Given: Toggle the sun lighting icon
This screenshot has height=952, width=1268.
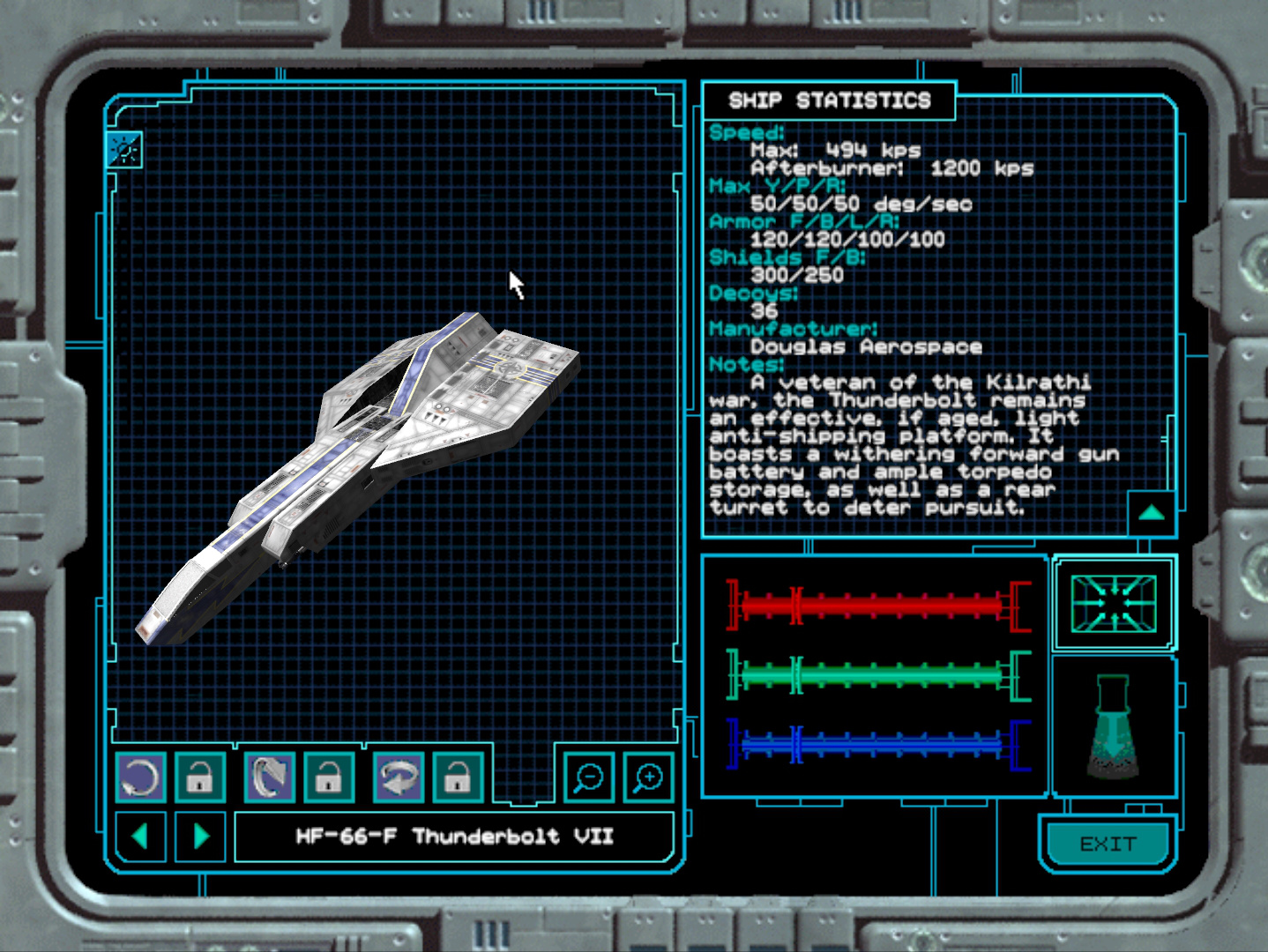Looking at the screenshot, I should click(x=123, y=150).
